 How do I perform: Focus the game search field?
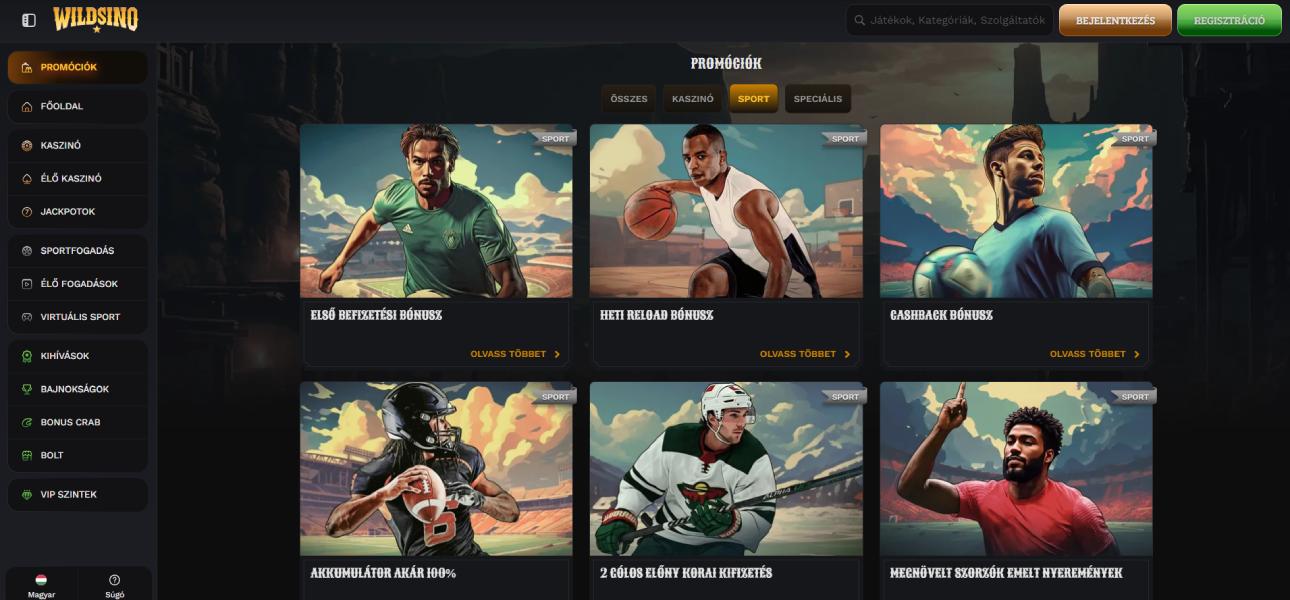(x=957, y=20)
